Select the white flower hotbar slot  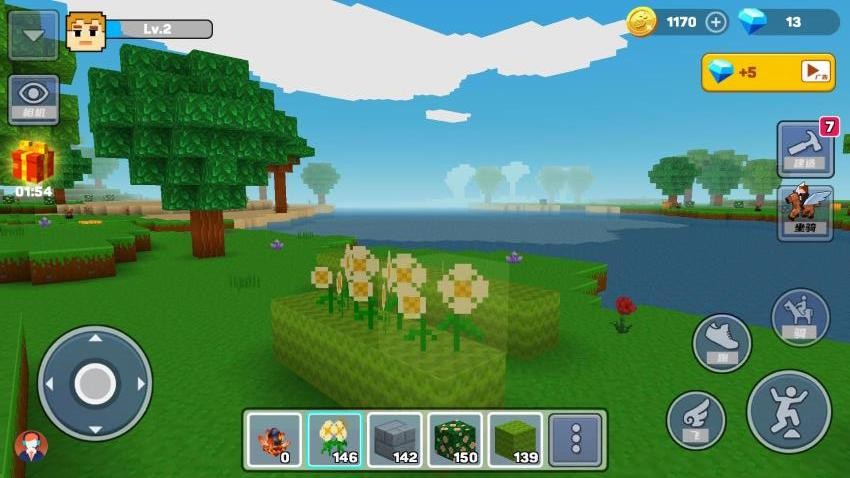click(x=334, y=440)
